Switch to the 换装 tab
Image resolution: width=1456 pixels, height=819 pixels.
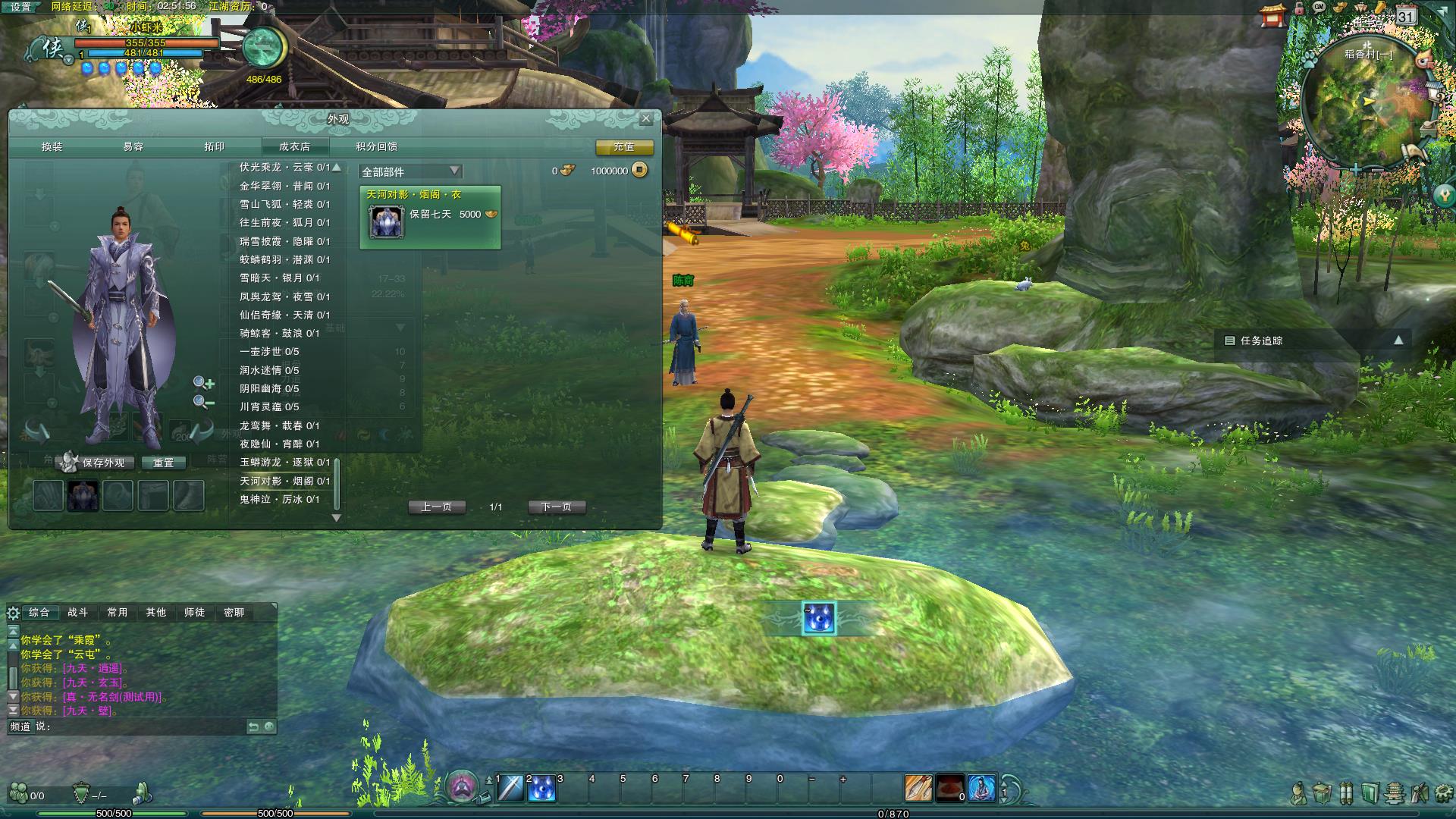click(x=52, y=146)
